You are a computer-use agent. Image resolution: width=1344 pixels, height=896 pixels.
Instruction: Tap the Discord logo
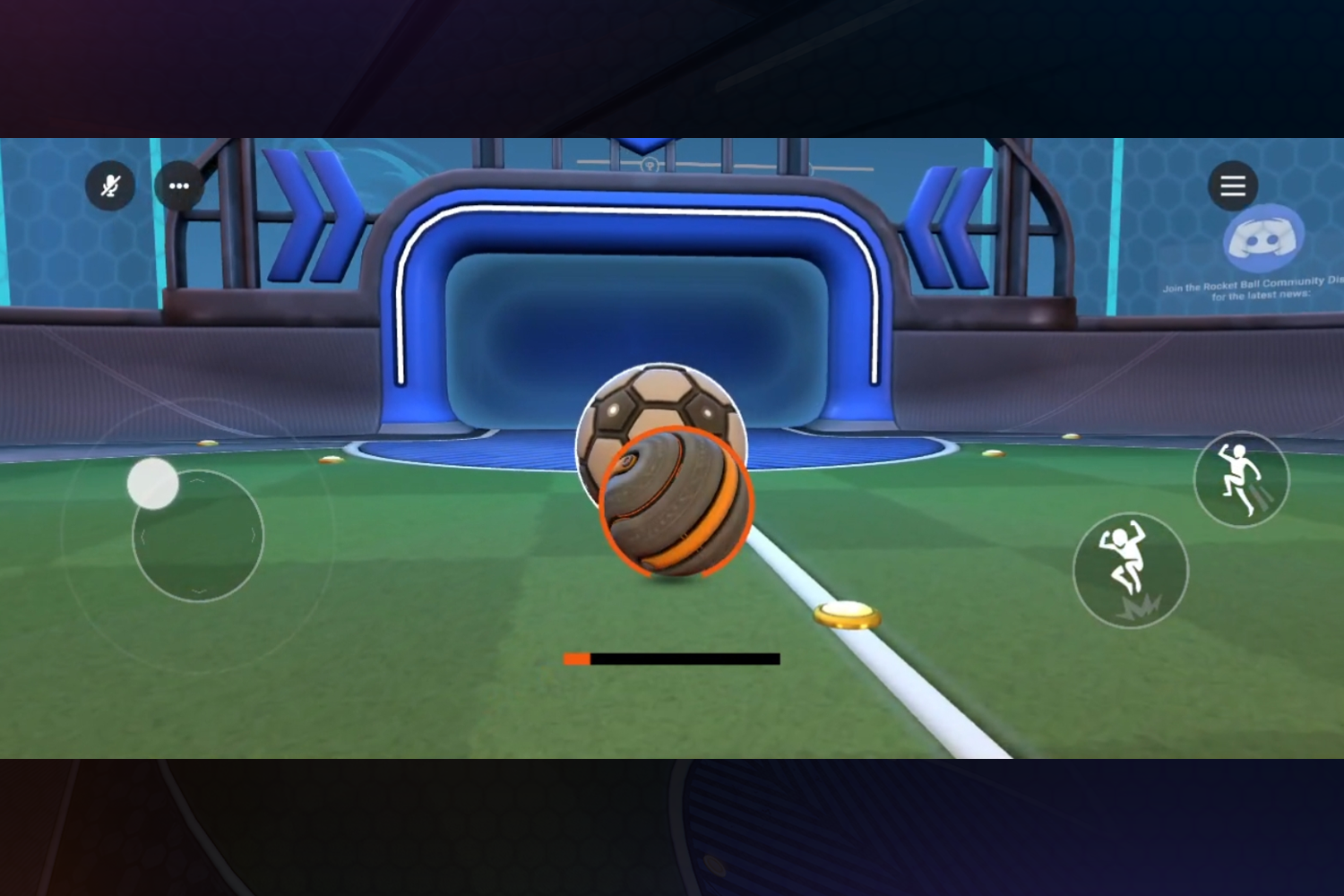point(1262,239)
